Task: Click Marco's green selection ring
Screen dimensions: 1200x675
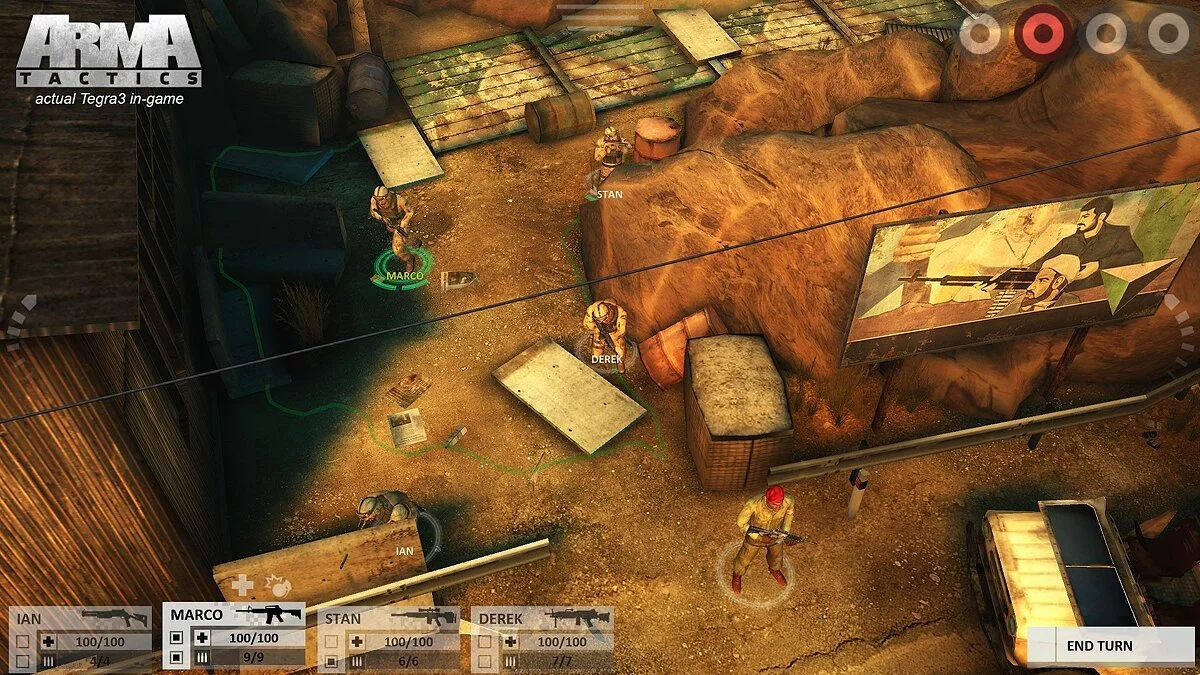Action: click(401, 276)
